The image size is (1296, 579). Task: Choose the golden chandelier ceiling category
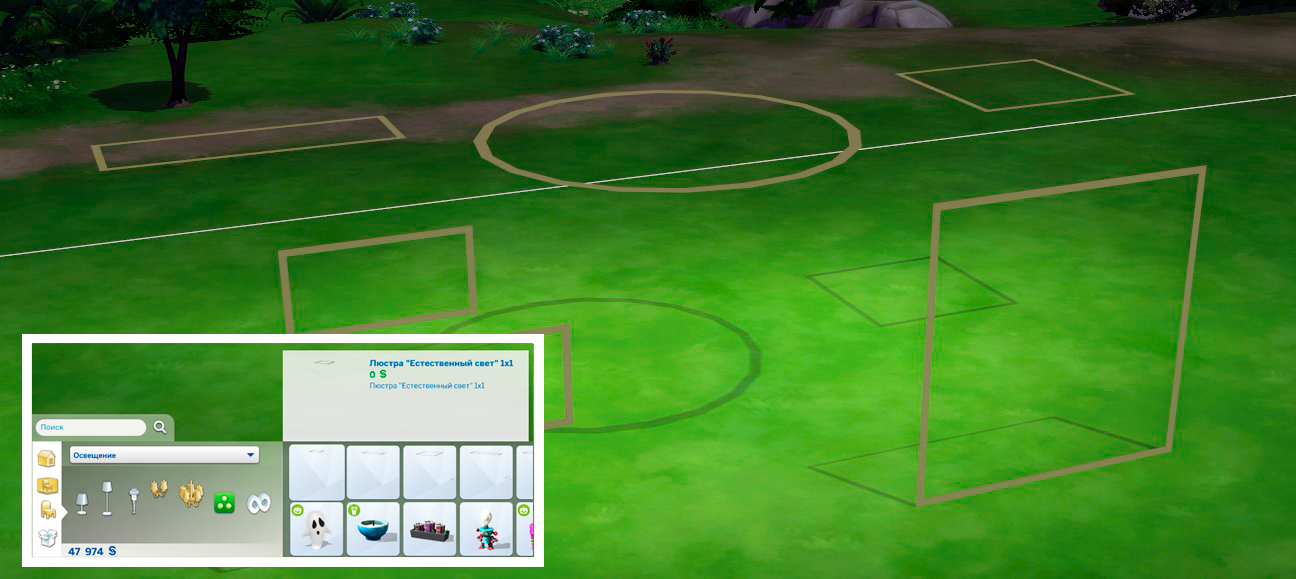click(x=191, y=495)
